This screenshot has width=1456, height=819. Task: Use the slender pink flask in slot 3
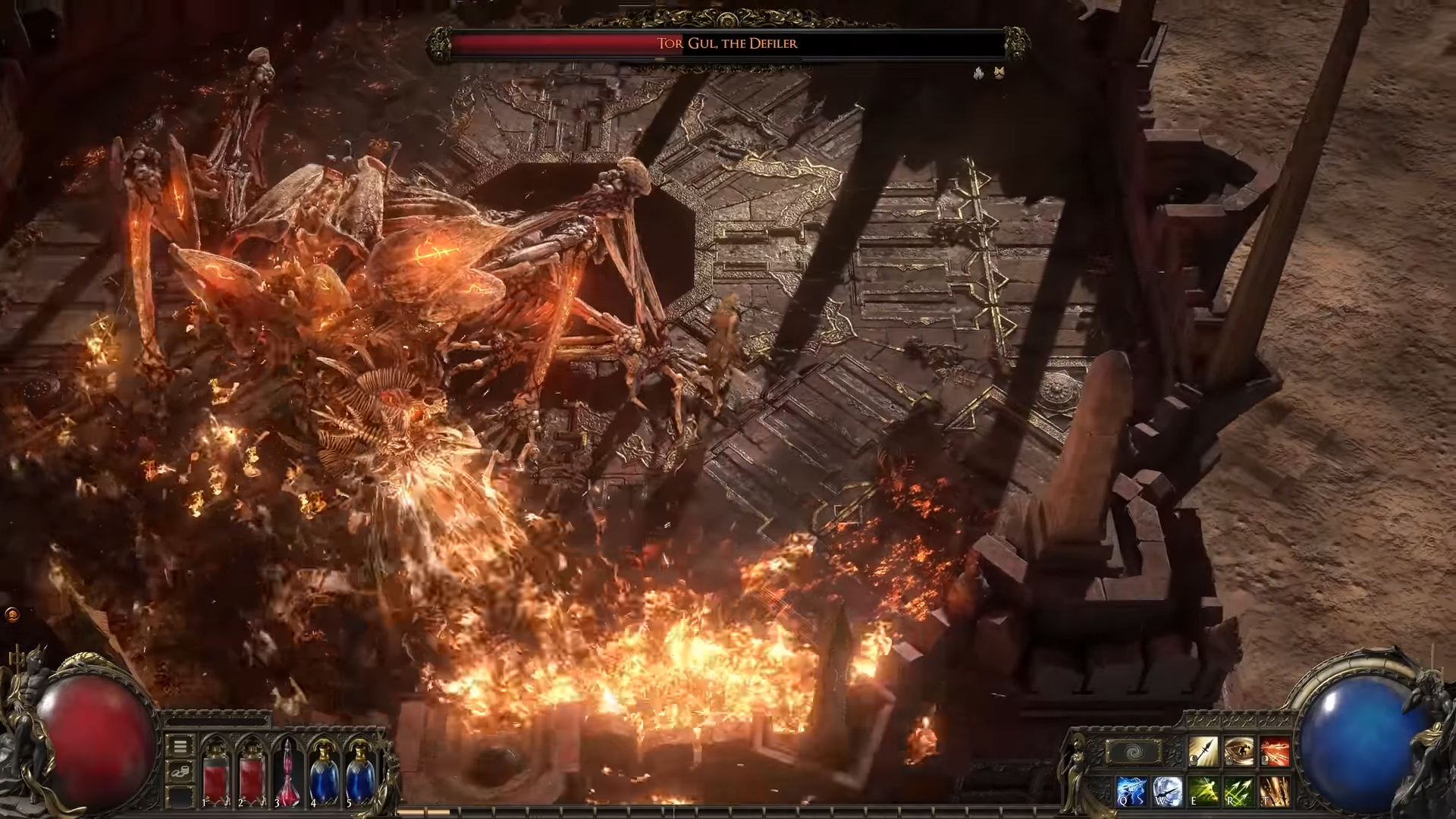coord(288,772)
